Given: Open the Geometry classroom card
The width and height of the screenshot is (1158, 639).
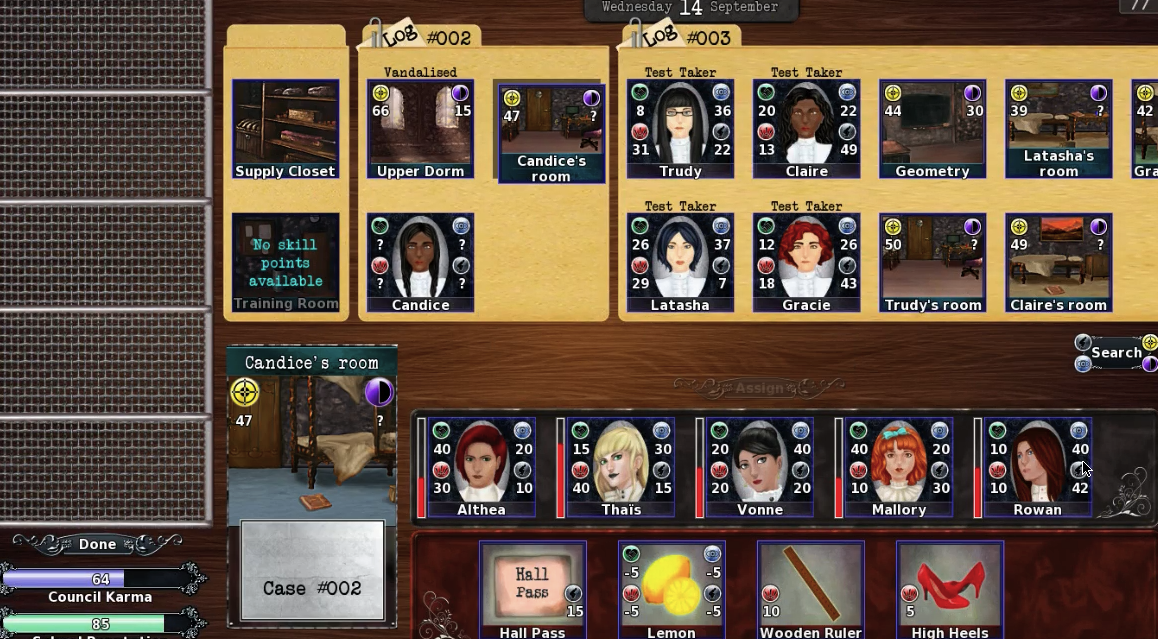Looking at the screenshot, I should pos(932,130).
